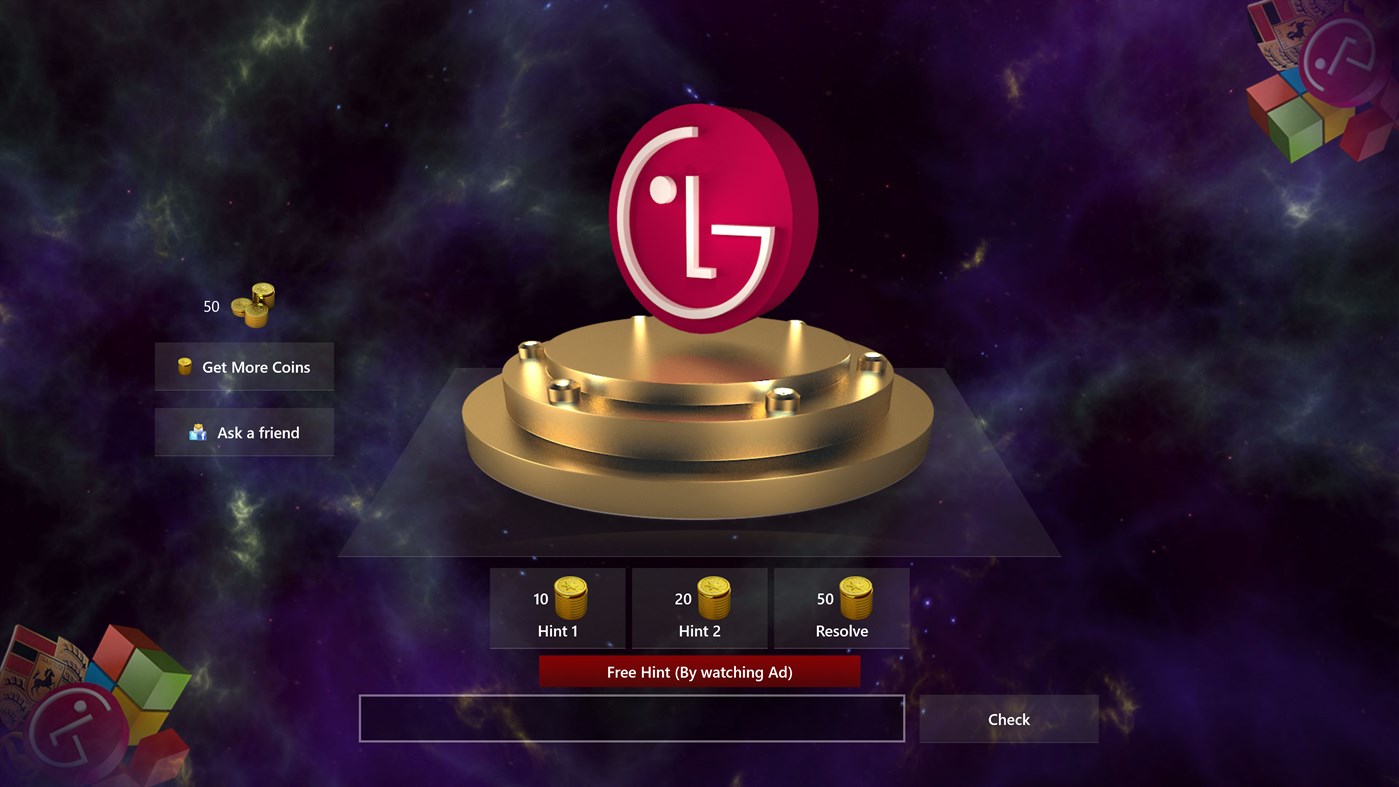Click the gift icon beside Ask a friend
Image resolution: width=1399 pixels, height=787 pixels.
[197, 432]
